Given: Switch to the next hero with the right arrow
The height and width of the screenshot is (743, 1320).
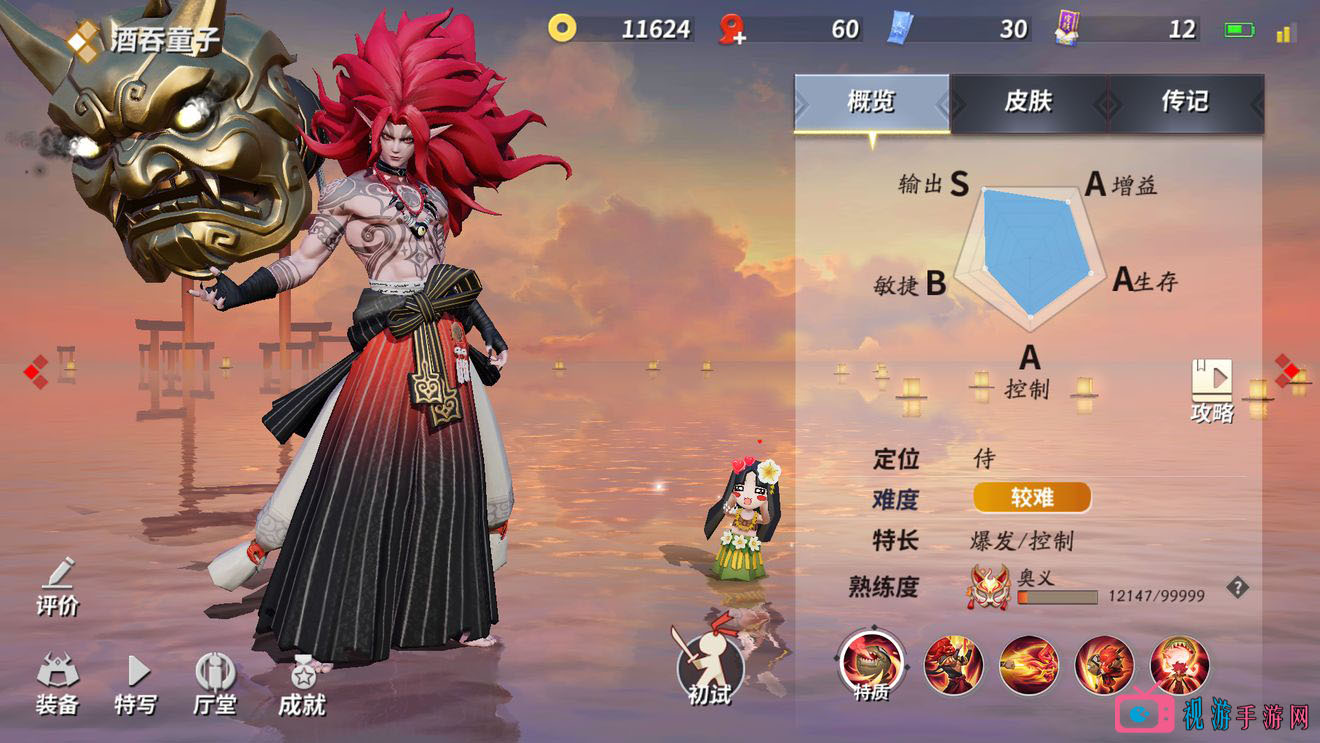Looking at the screenshot, I should (x=1288, y=371).
